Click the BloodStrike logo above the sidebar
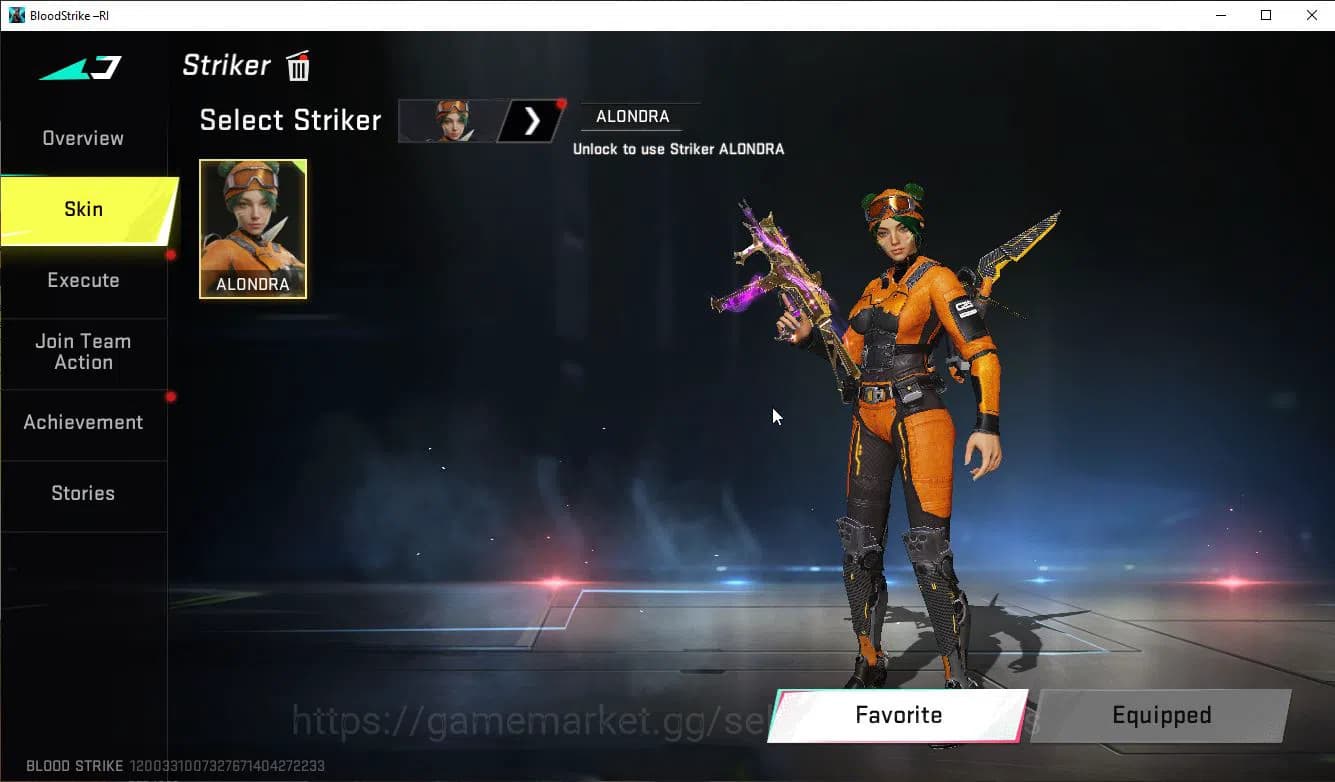Image resolution: width=1335 pixels, height=782 pixels. (80, 68)
